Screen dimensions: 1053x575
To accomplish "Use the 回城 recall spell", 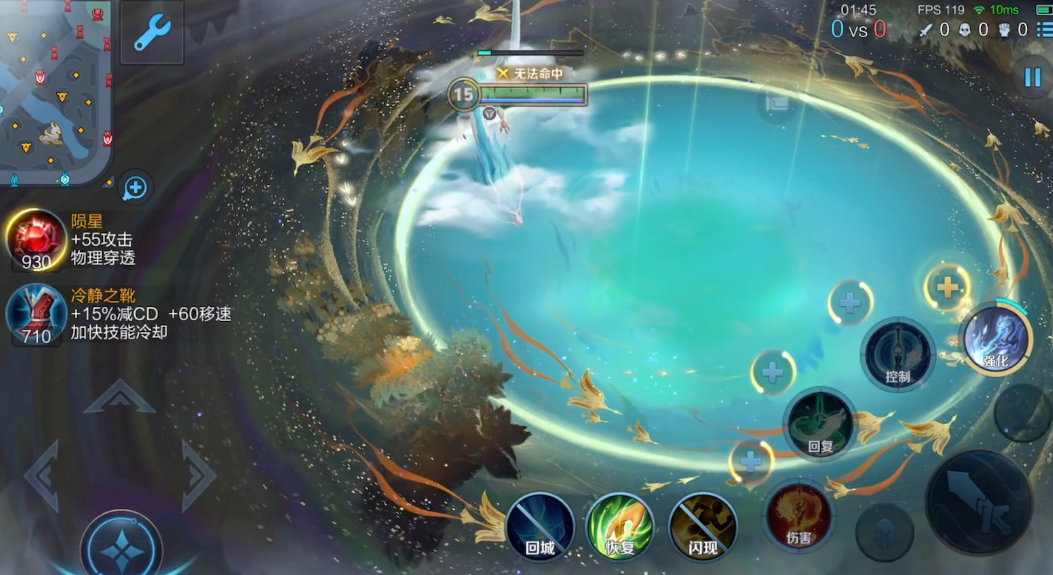I will 540,526.
